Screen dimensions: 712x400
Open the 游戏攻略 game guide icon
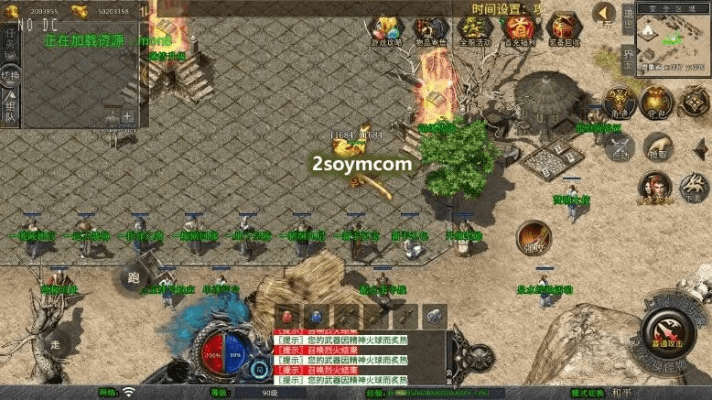click(x=386, y=28)
